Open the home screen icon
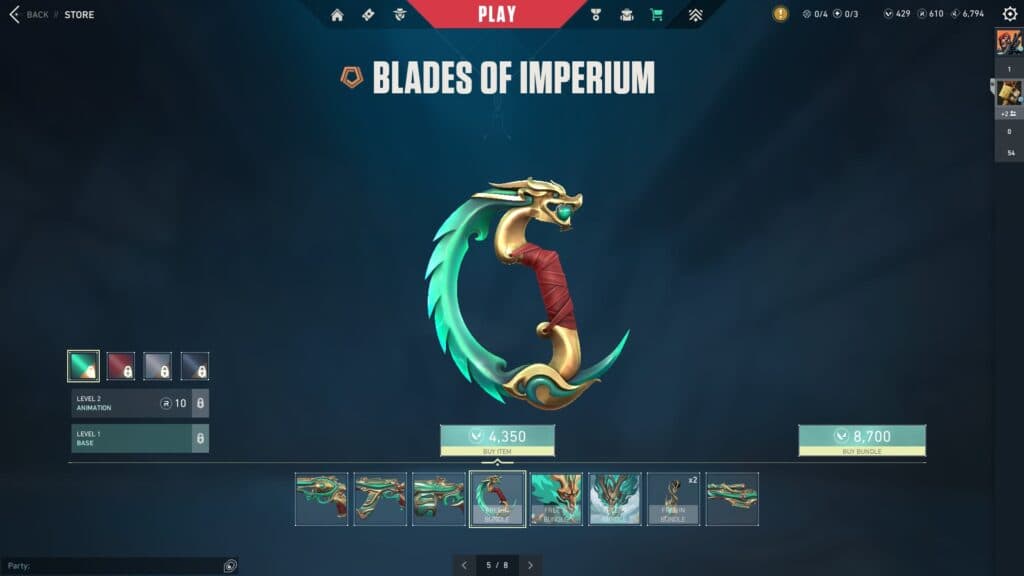 point(337,15)
